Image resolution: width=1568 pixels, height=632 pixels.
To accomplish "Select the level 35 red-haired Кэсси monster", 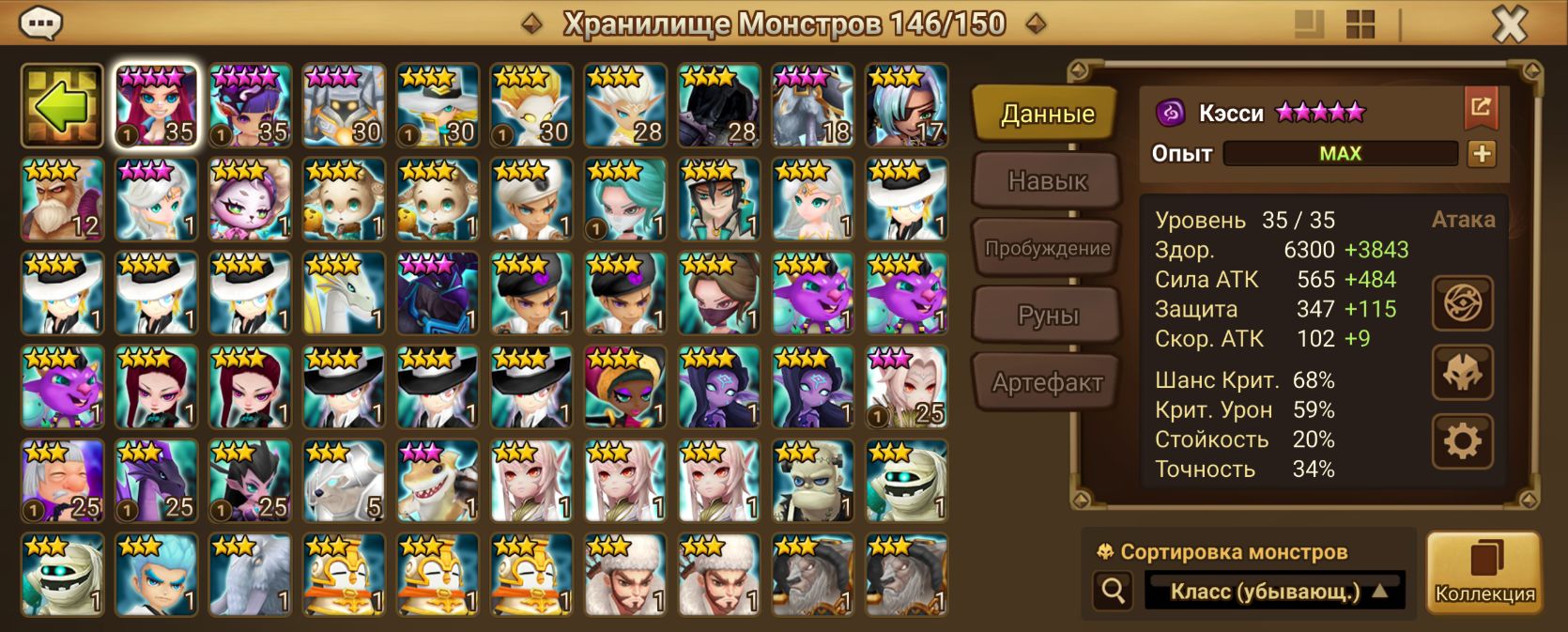I will (156, 106).
